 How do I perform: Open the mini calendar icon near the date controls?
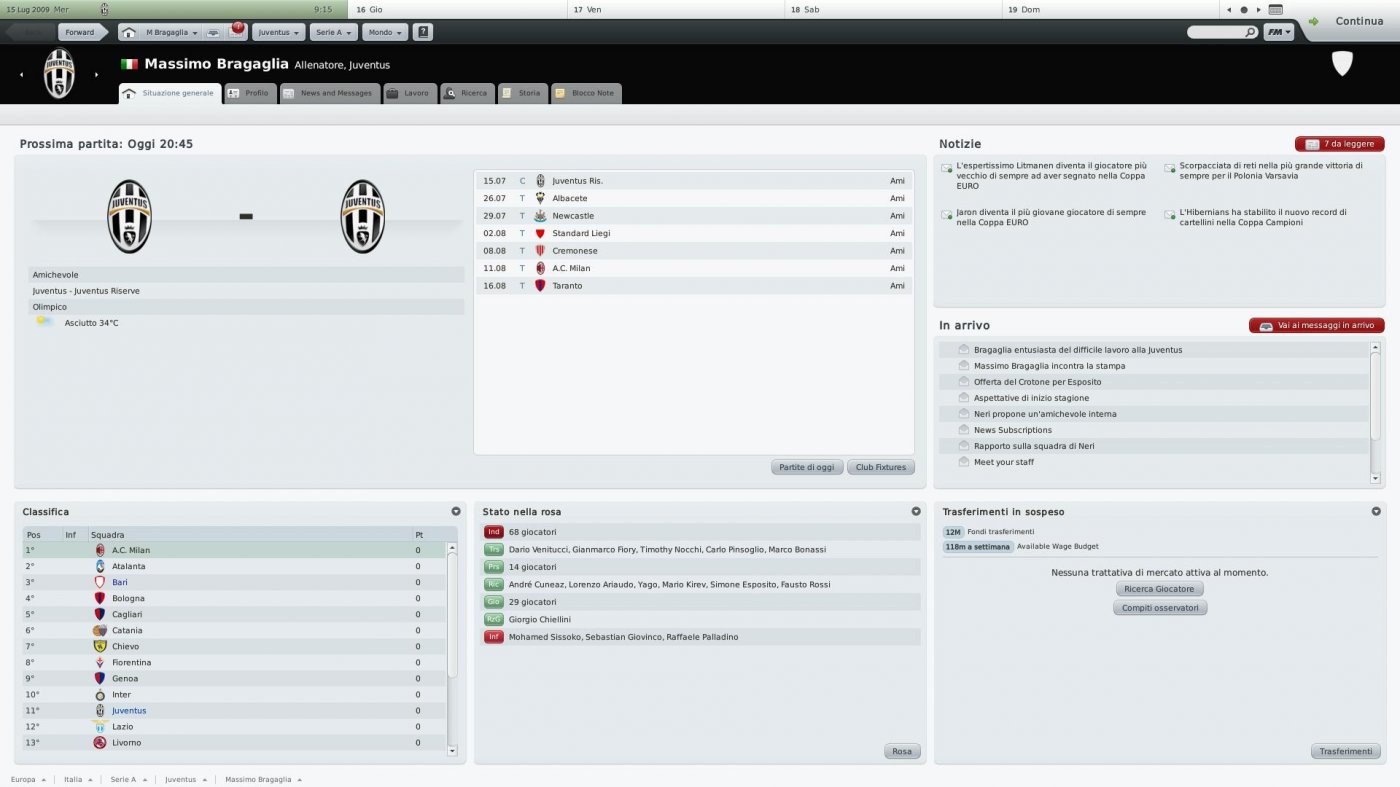[1275, 9]
